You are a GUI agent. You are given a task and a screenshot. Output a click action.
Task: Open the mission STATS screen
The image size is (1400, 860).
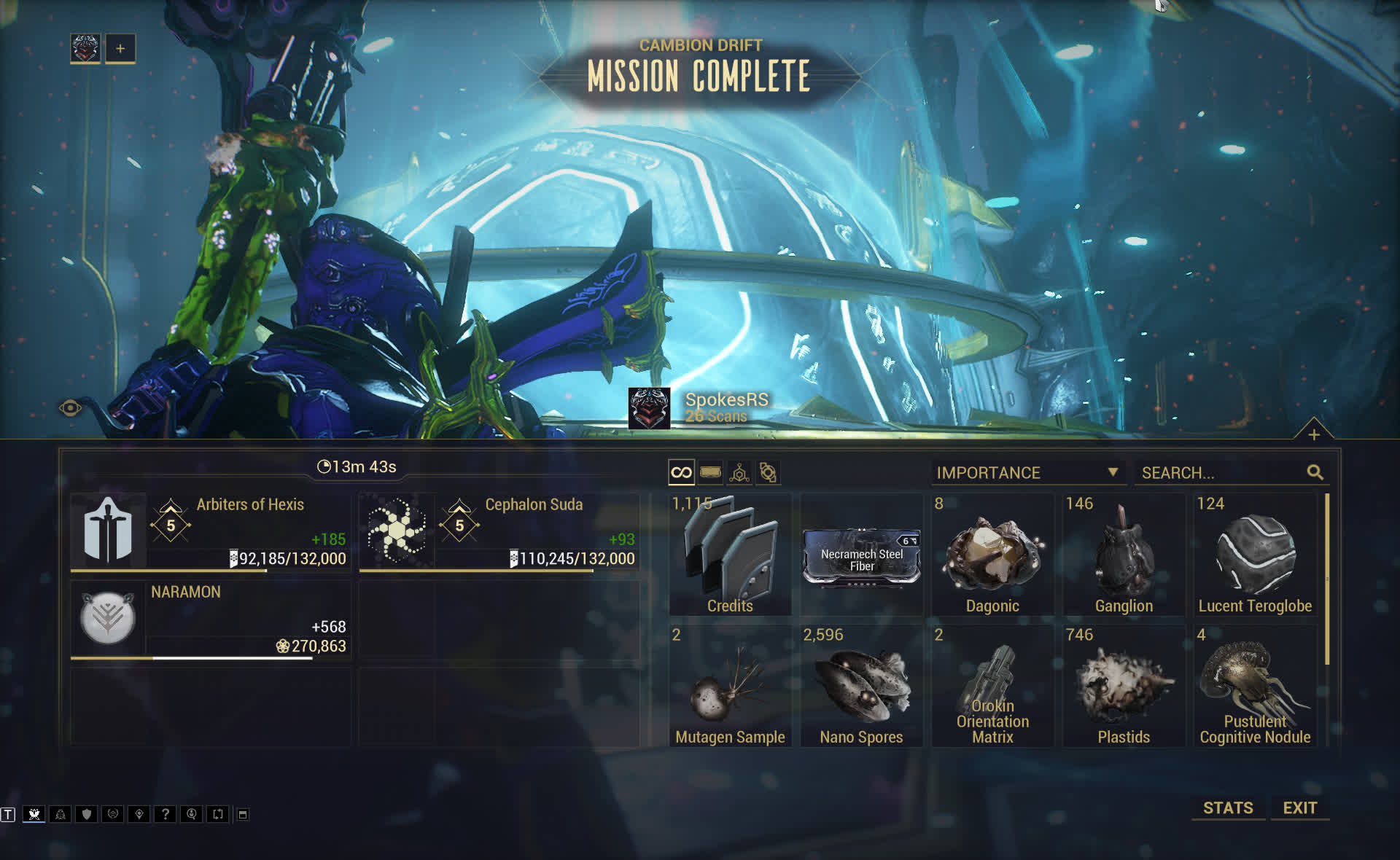tap(1228, 808)
